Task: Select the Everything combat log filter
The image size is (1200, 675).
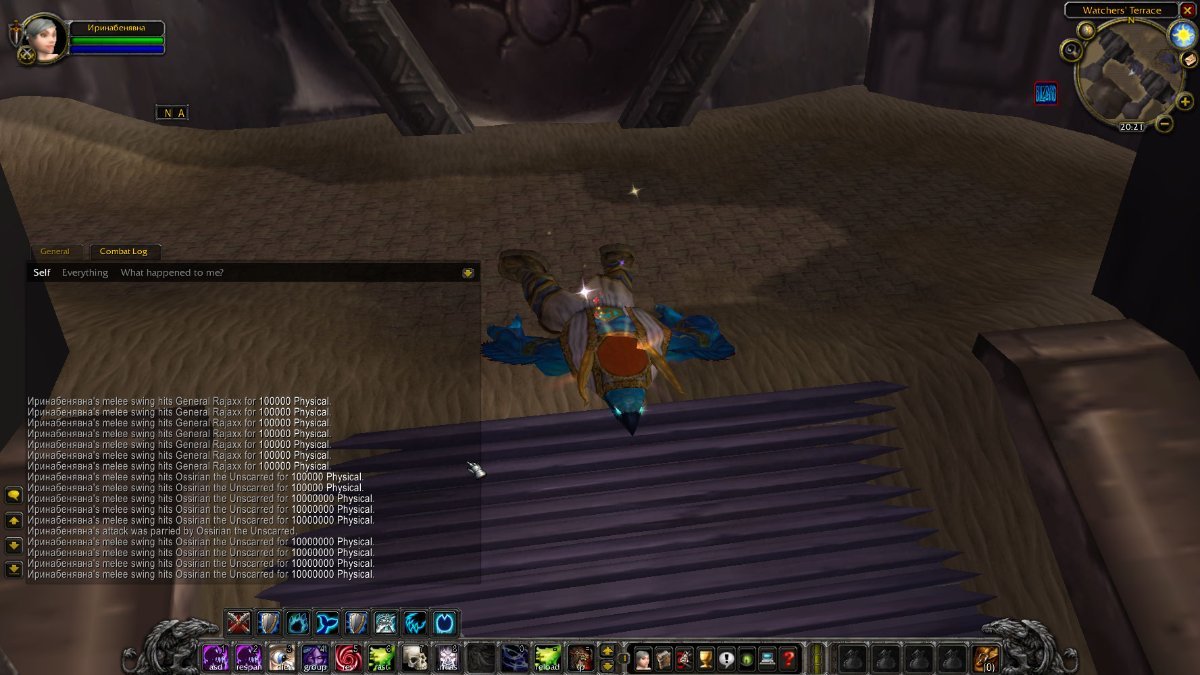Action: [x=85, y=272]
